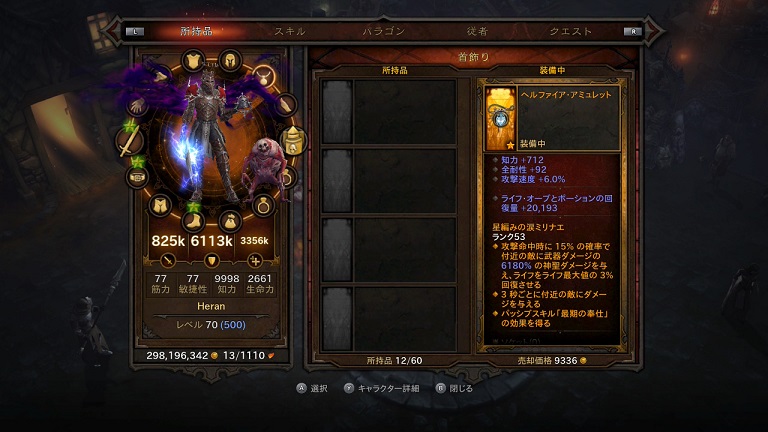
Task: Show the クエスト tab
Action: pos(570,31)
